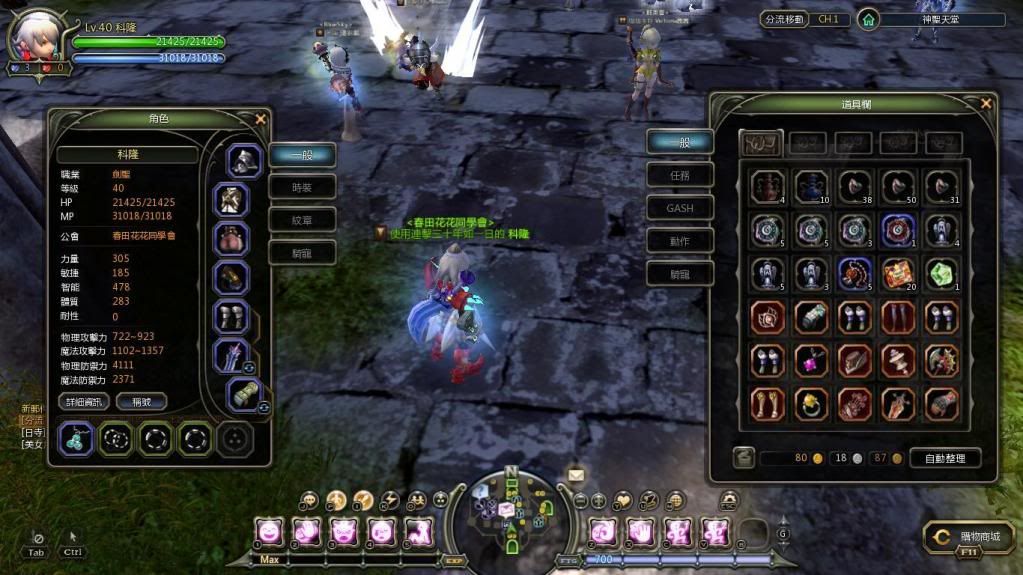
Task: Open the 詳細資訊 detailed info button
Action: (x=83, y=401)
